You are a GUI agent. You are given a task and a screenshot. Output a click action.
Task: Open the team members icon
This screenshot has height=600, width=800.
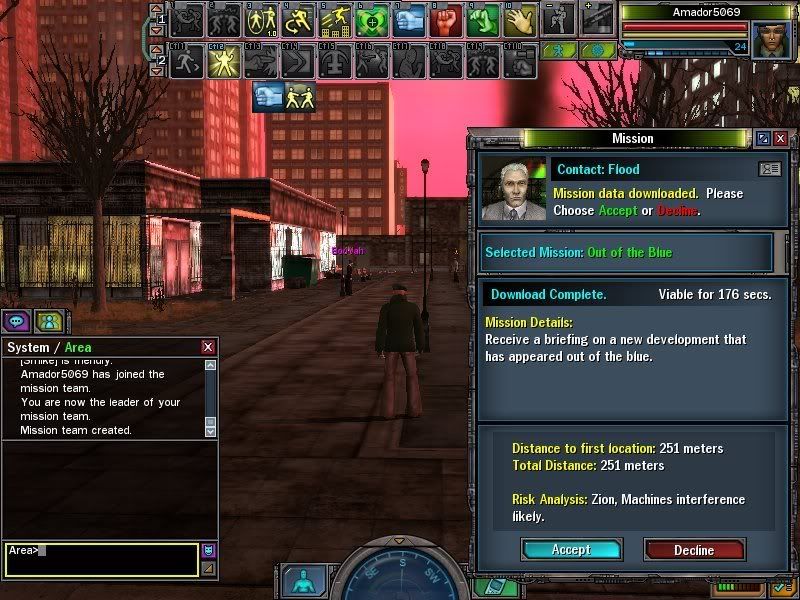[x=47, y=321]
